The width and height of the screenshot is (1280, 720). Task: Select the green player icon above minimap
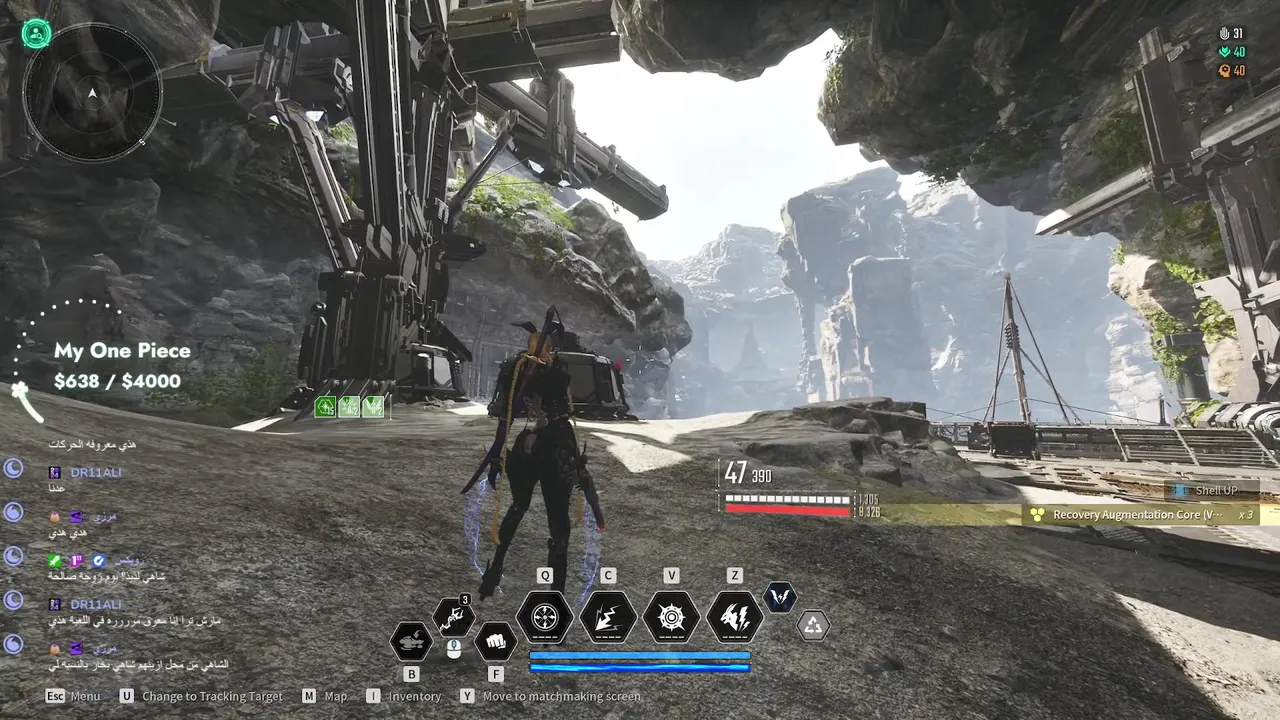pyautogui.click(x=37, y=34)
